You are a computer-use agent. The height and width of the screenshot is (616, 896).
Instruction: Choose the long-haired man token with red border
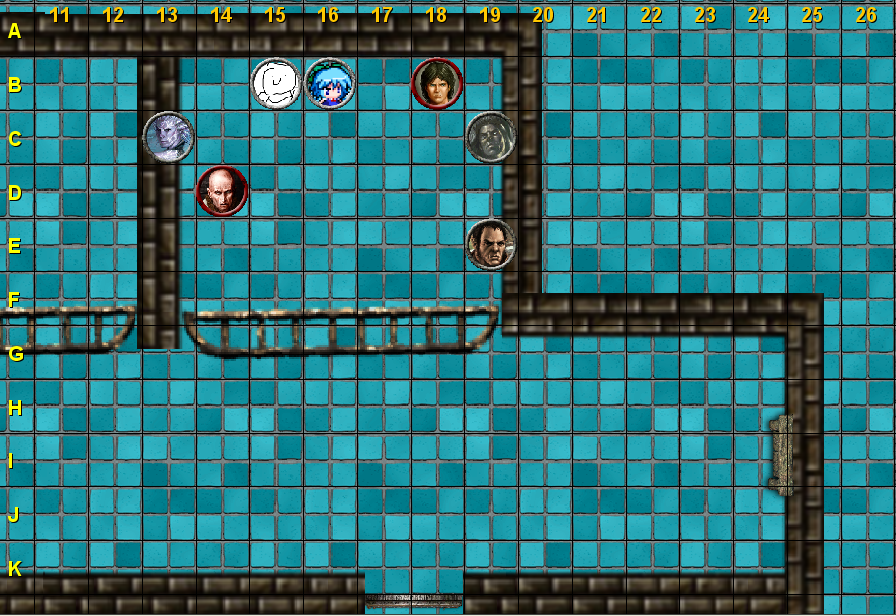(x=437, y=83)
